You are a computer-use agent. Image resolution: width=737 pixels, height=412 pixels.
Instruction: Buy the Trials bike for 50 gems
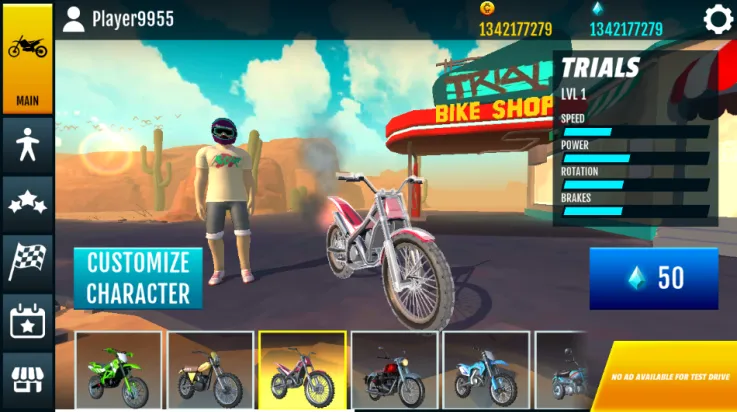pyautogui.click(x=653, y=278)
